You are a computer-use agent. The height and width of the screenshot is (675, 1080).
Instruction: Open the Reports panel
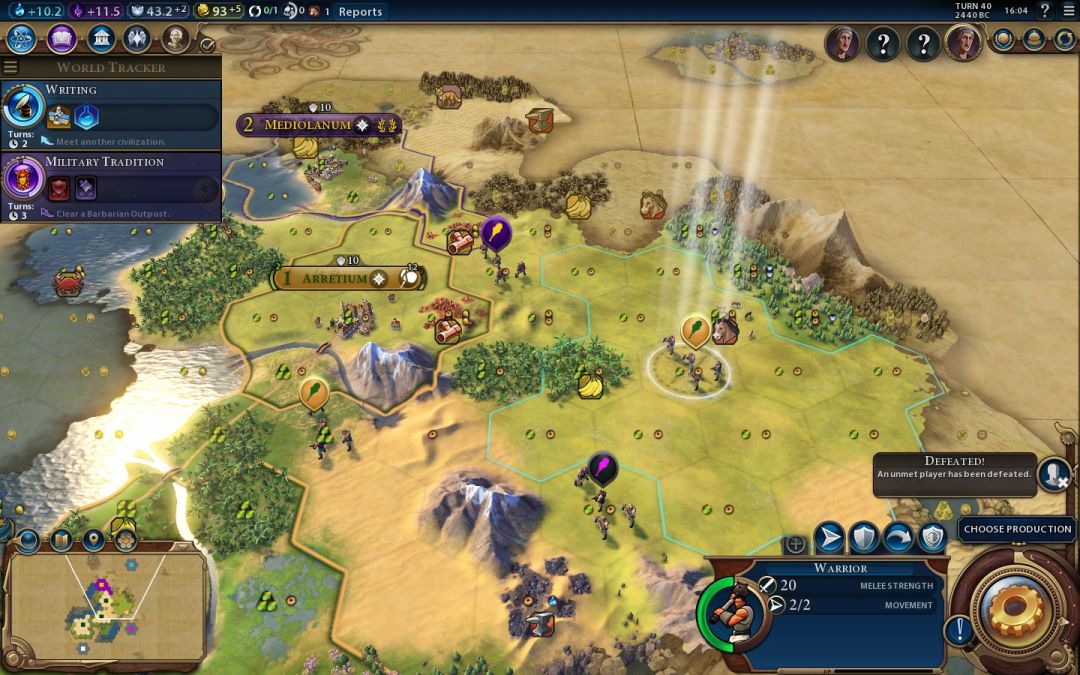tap(360, 12)
